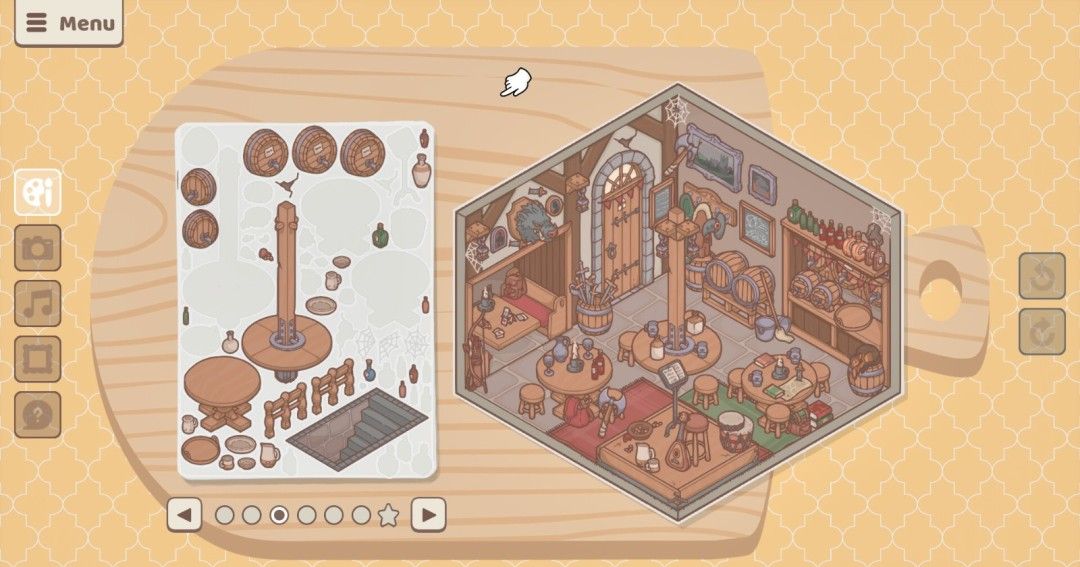Go to the next sticker page

point(428,515)
